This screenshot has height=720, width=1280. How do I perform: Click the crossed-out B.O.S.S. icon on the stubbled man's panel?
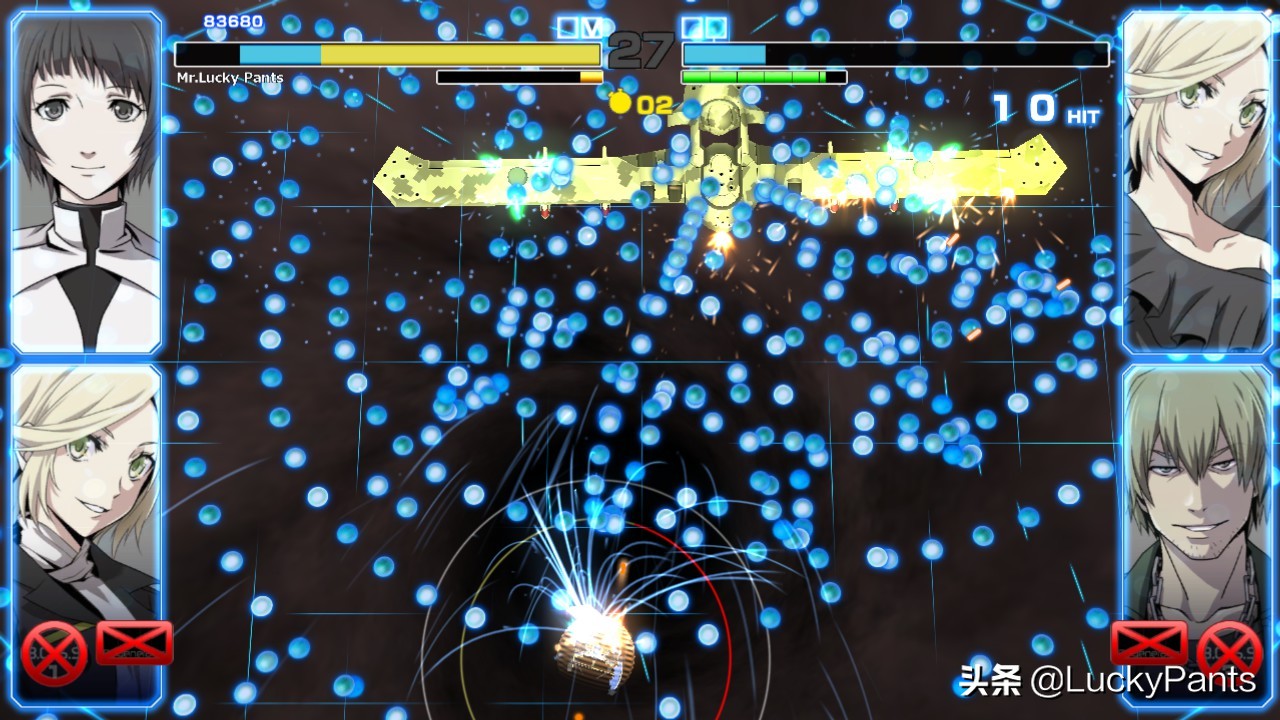click(x=1229, y=653)
